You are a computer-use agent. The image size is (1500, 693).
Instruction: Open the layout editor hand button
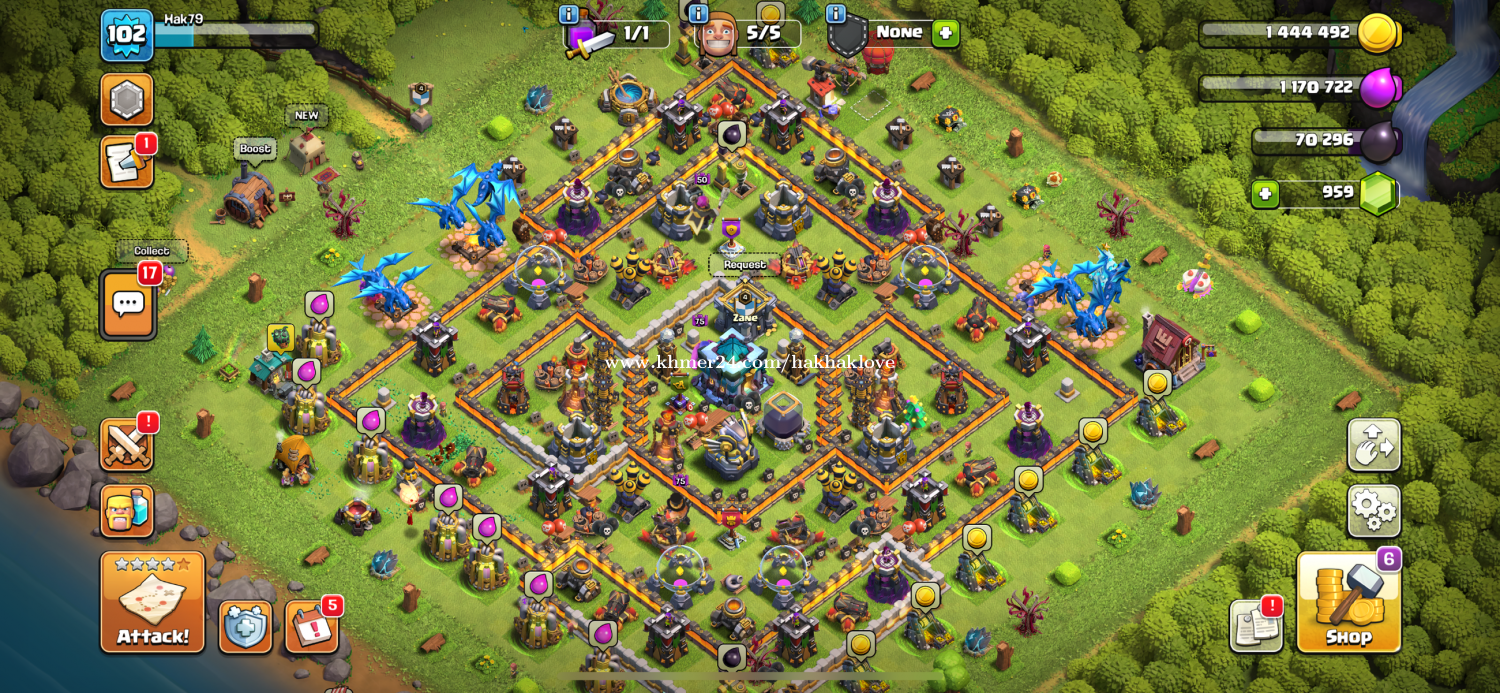coord(1374,445)
